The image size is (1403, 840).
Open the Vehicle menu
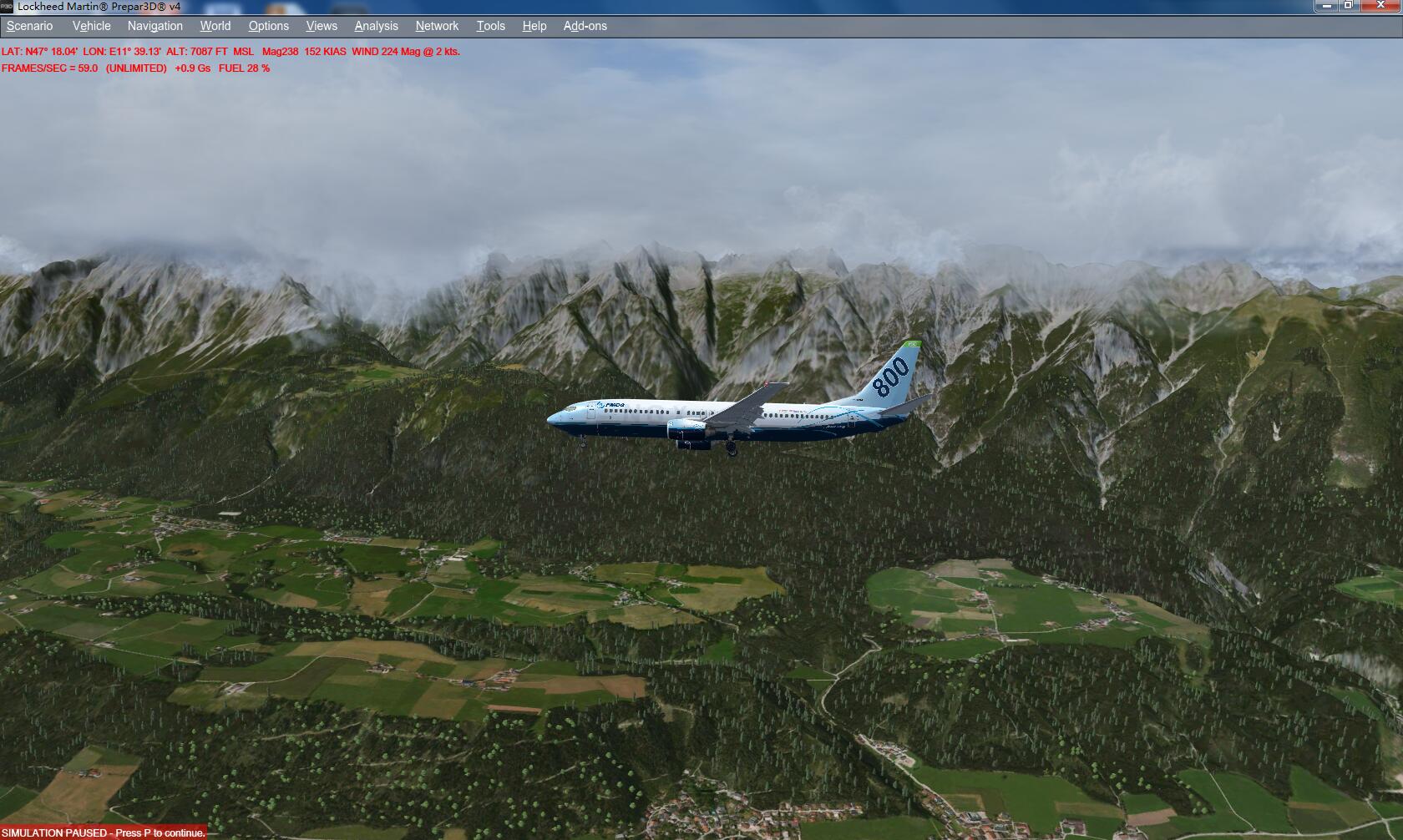tap(91, 26)
